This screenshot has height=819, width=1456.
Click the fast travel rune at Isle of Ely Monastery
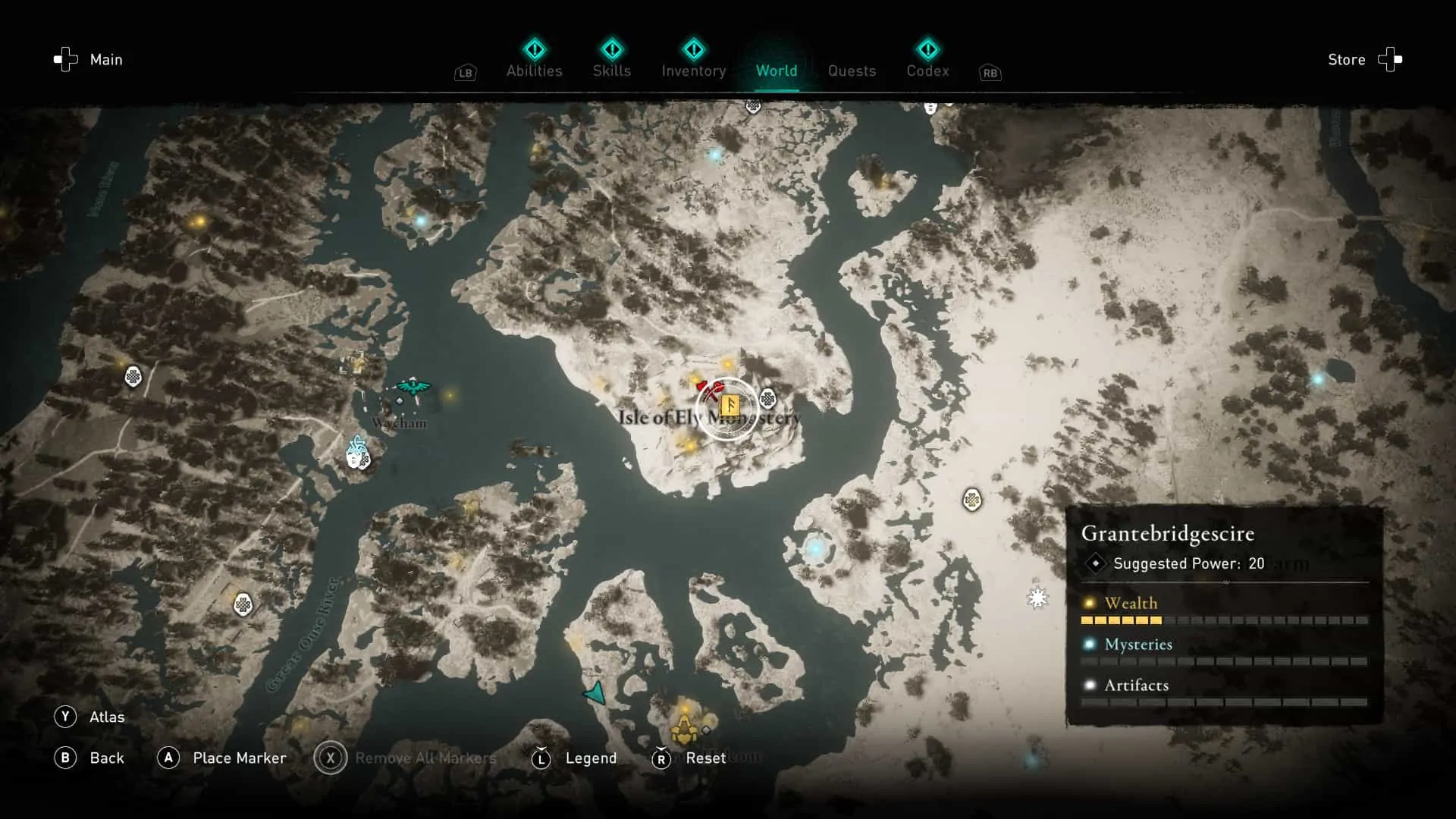coord(730,407)
